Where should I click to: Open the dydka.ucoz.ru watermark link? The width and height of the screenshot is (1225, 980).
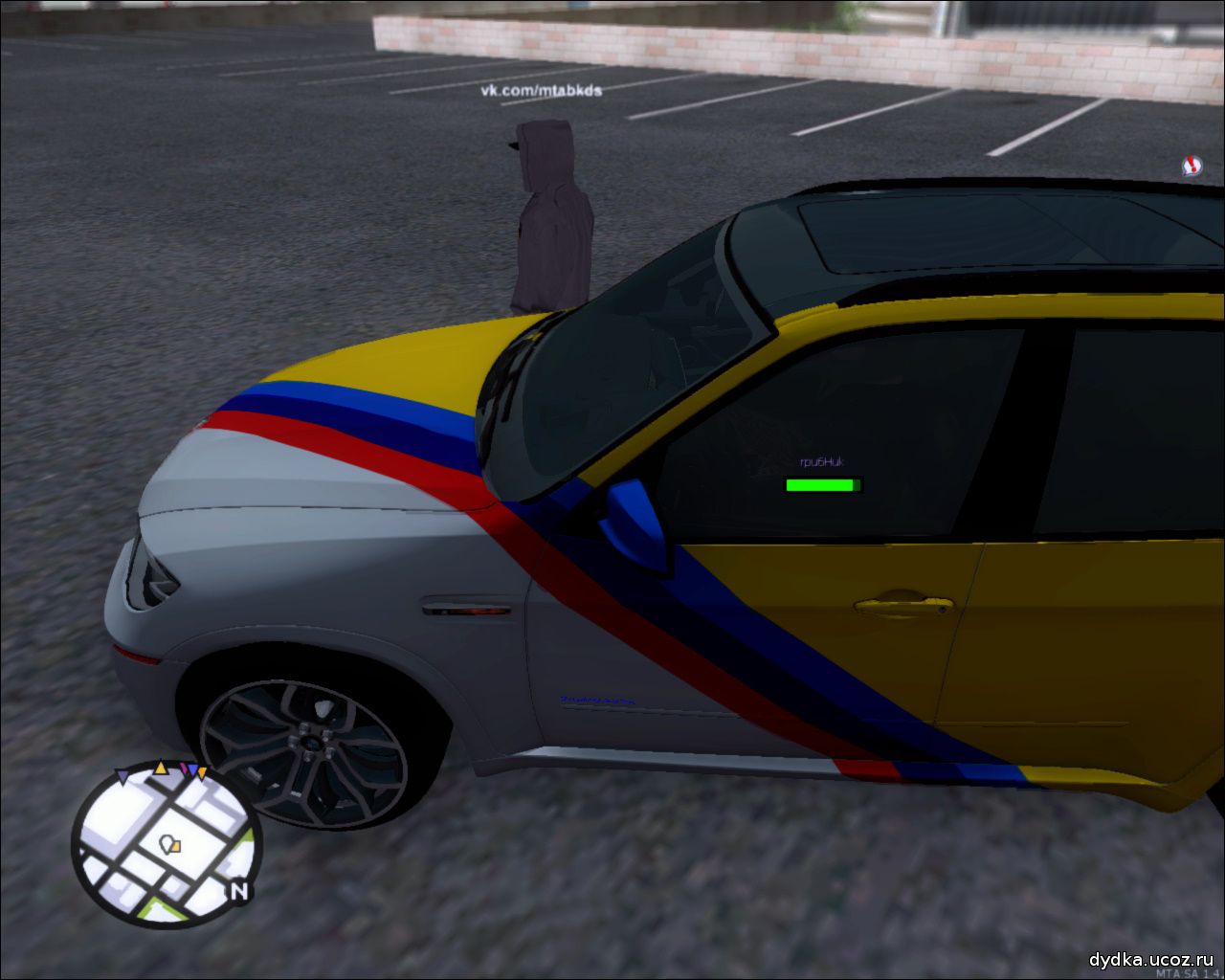click(1151, 960)
